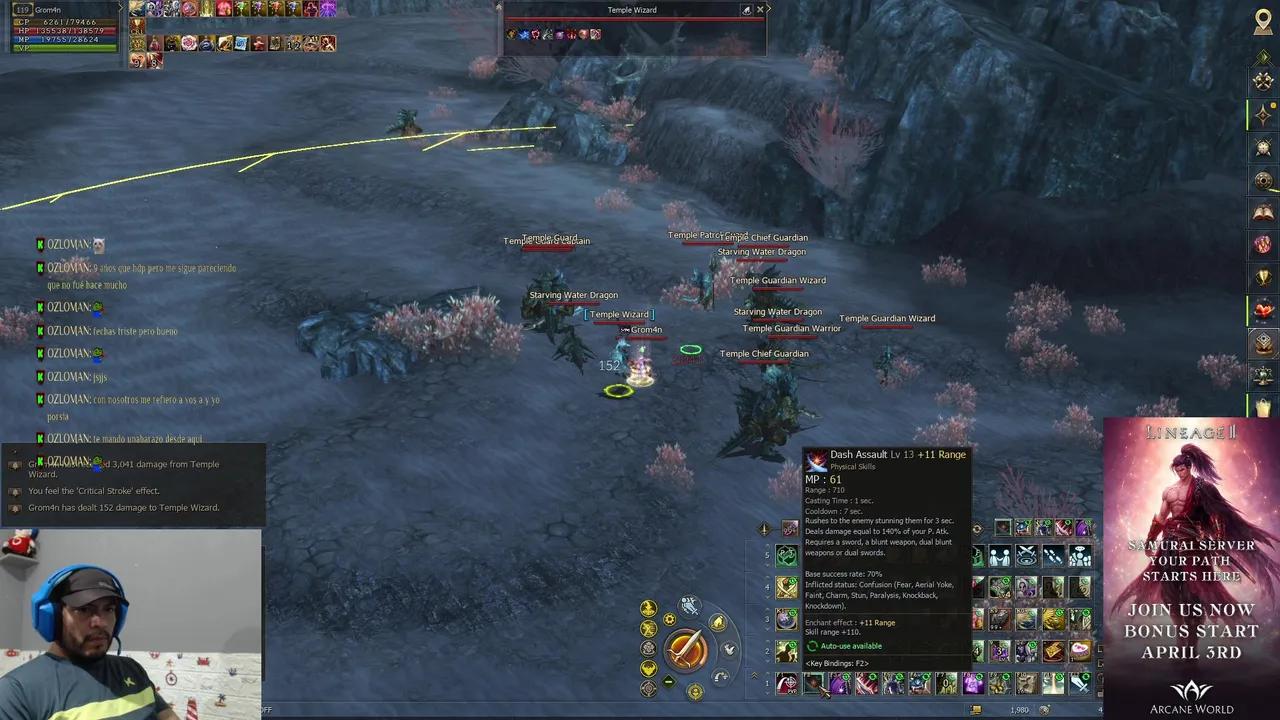Screen dimensions: 1280x720
Task: Open the map location pin icon
Action: click(1263, 22)
